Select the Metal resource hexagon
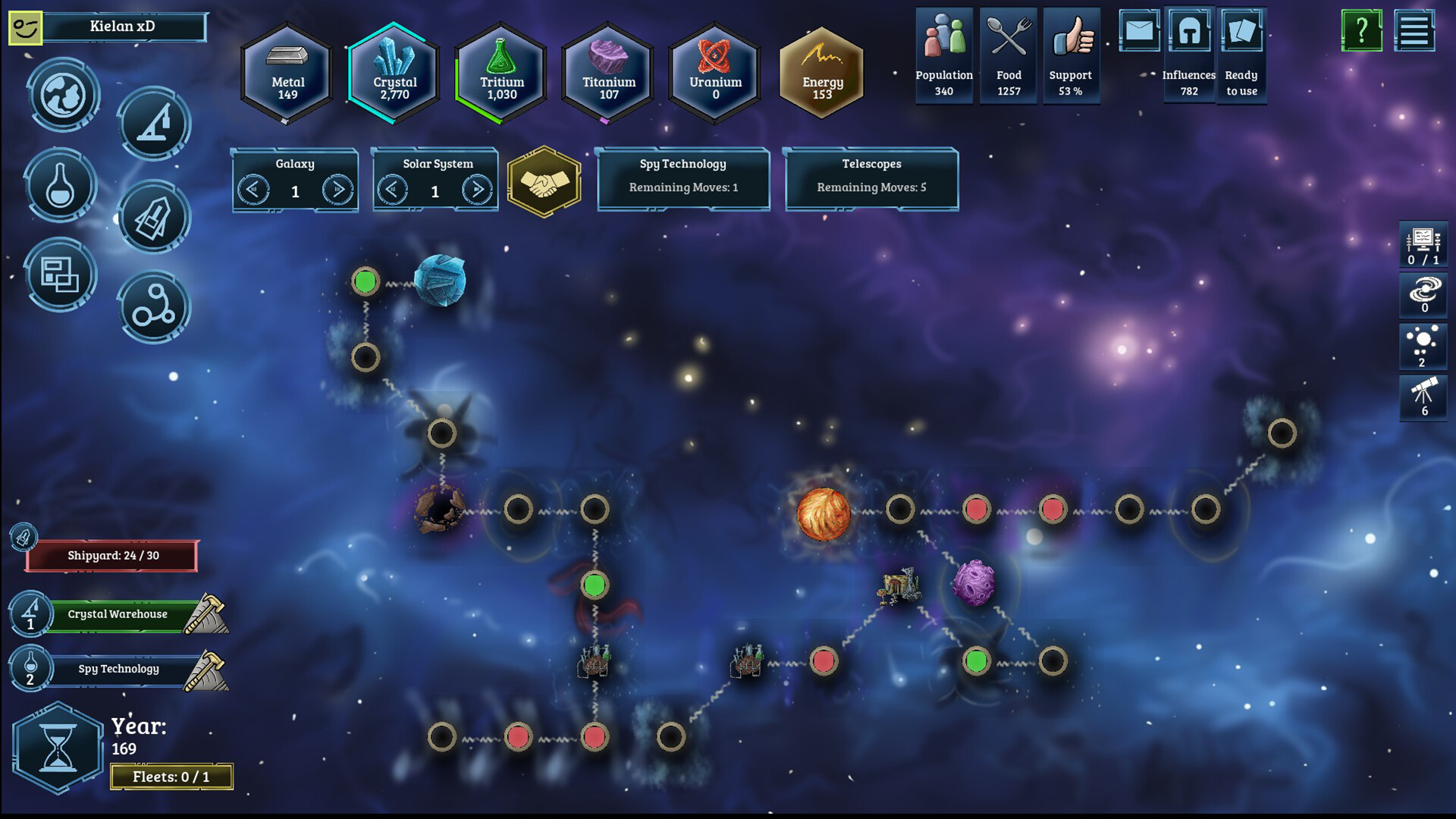The height and width of the screenshot is (819, 1456). (287, 74)
